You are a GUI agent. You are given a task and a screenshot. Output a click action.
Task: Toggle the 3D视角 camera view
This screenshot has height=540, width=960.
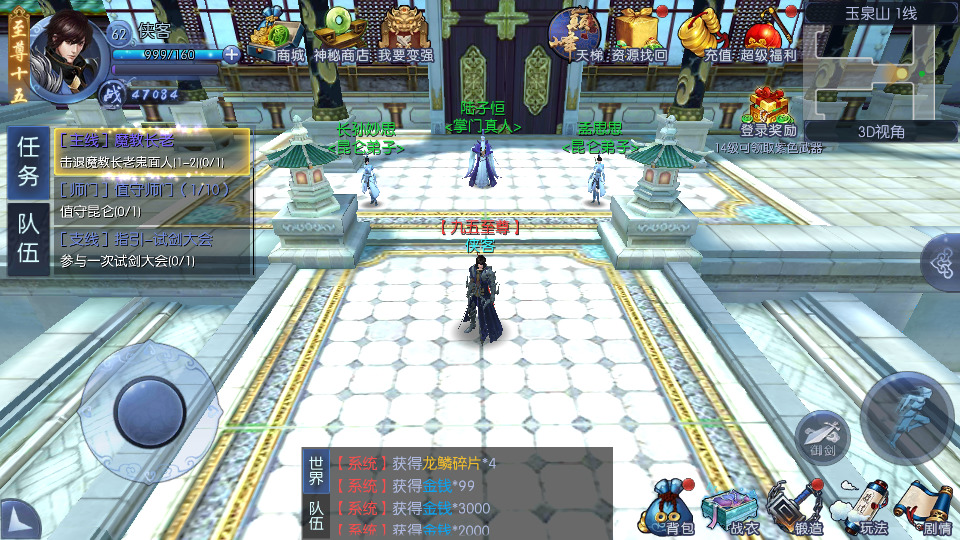pyautogui.click(x=881, y=131)
